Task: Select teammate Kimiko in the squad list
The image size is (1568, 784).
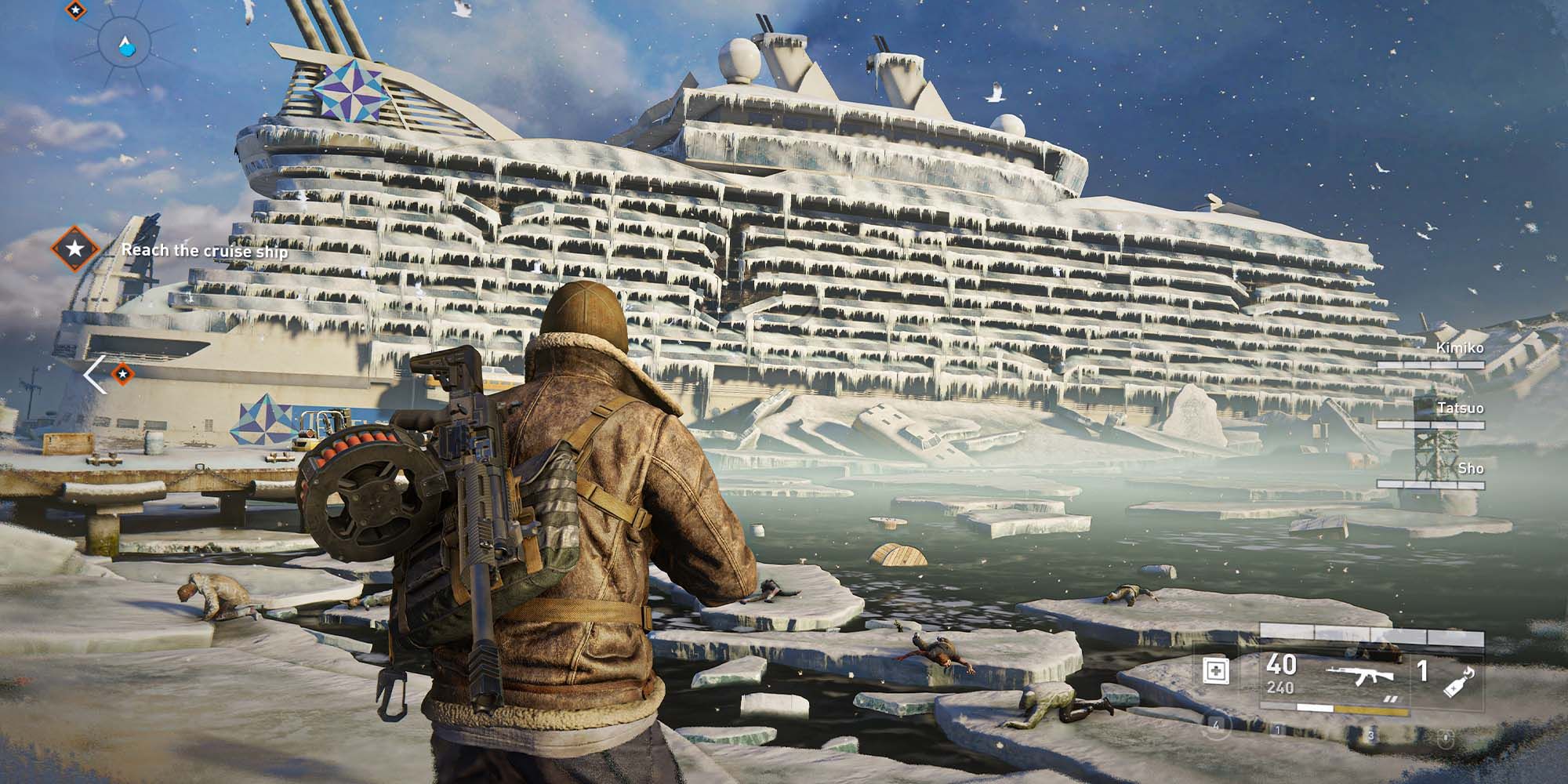Action: tap(1459, 347)
